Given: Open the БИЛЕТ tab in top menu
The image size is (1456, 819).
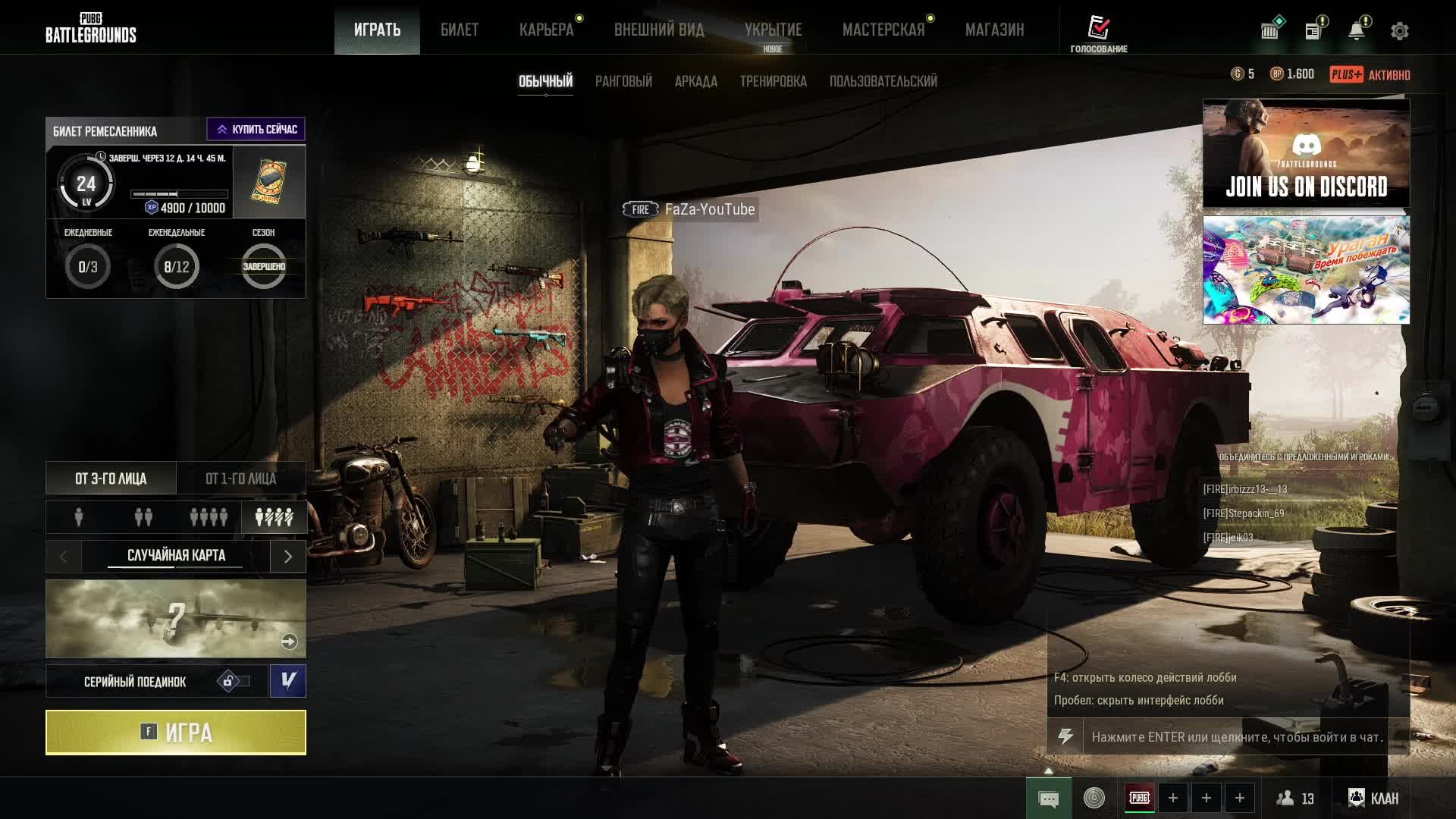Looking at the screenshot, I should pyautogui.click(x=460, y=30).
